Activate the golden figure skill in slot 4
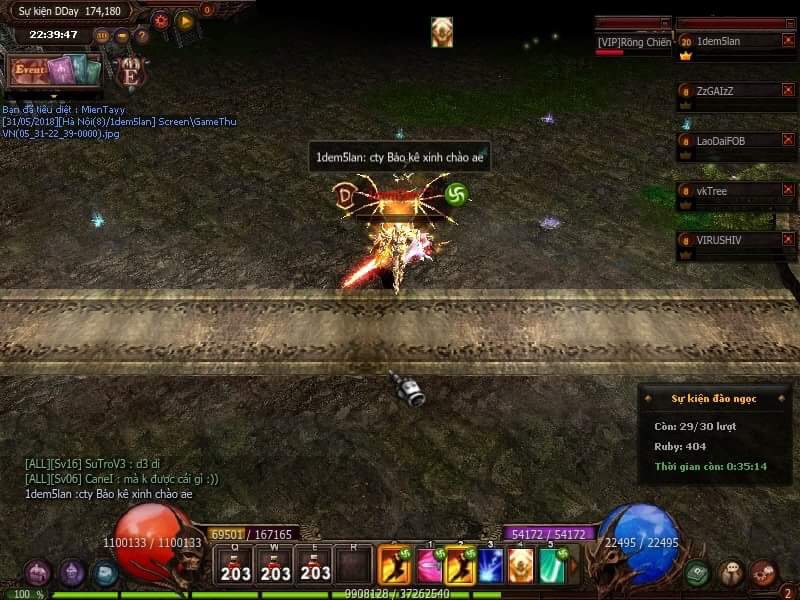This screenshot has height=600, width=800. click(x=521, y=565)
